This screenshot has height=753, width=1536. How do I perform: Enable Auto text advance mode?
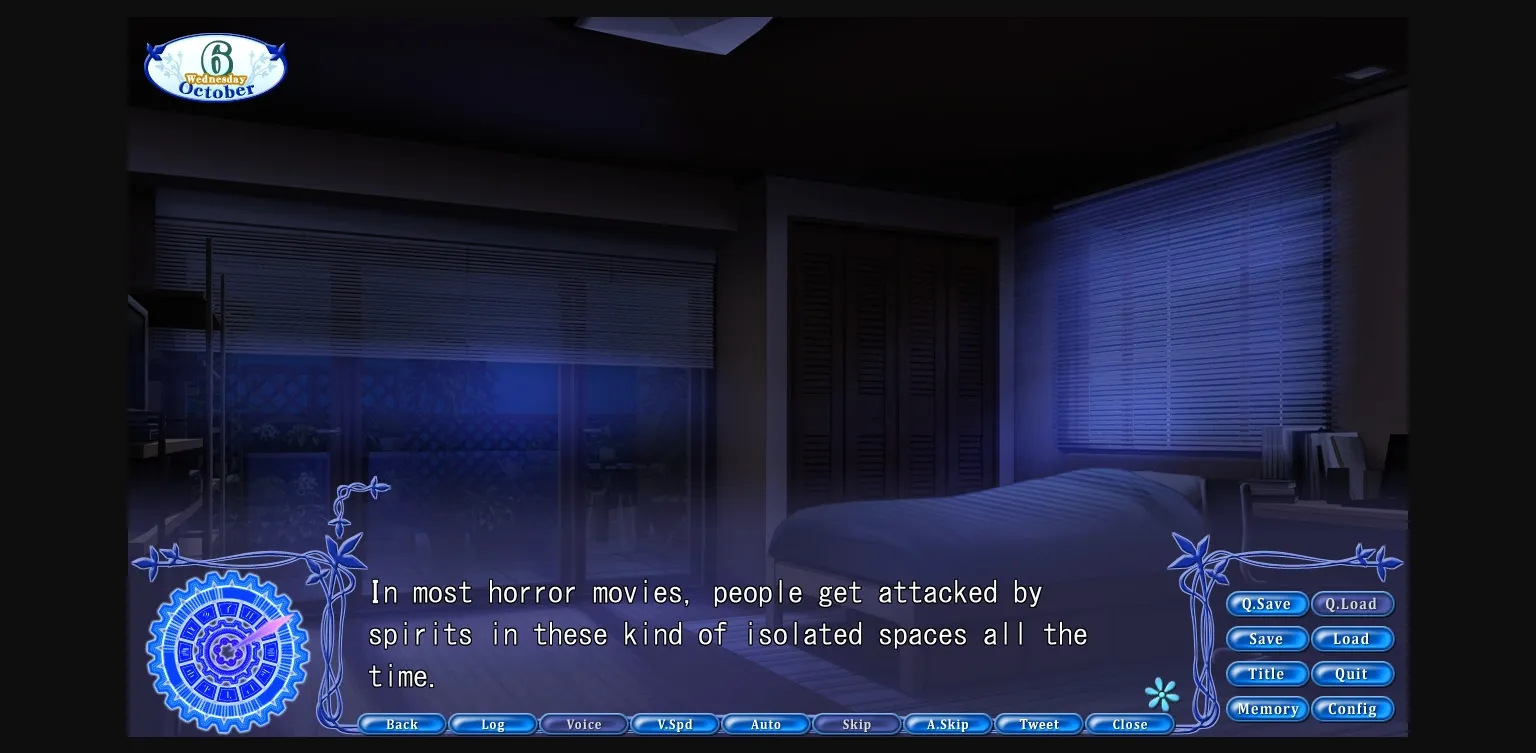coord(766,724)
